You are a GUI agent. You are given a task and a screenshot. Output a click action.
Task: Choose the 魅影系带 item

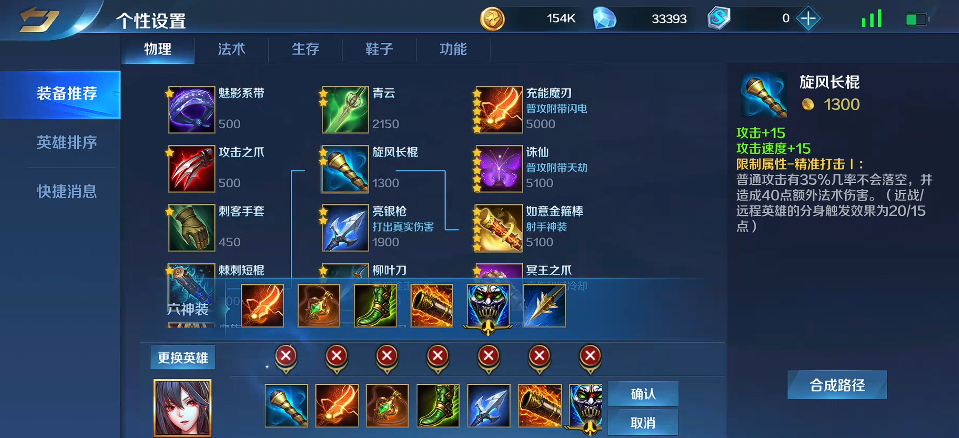pos(191,109)
